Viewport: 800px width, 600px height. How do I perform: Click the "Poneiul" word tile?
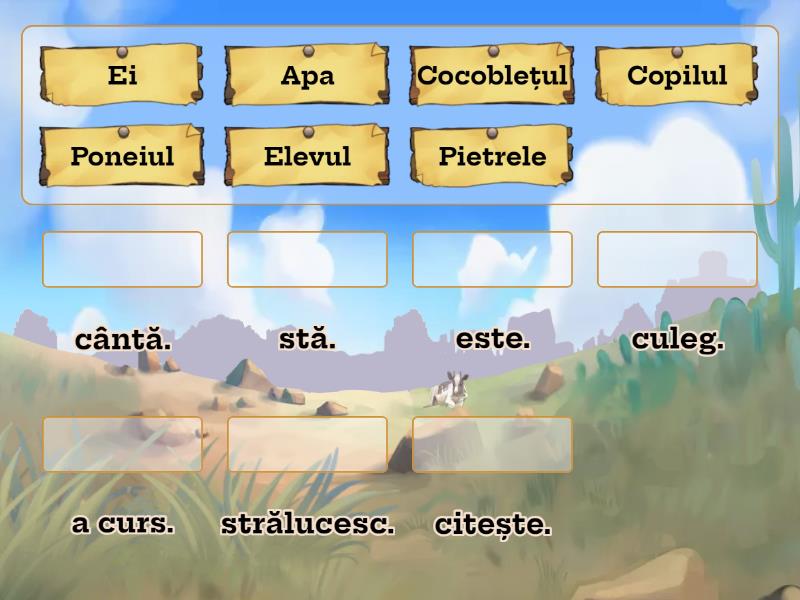click(x=122, y=156)
